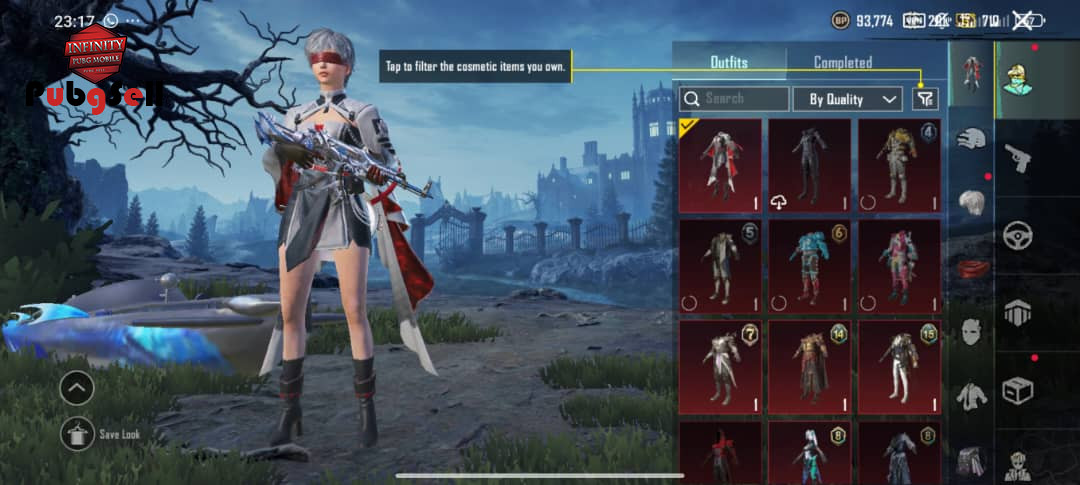Select the teal outfit with level 6 badge

pos(809,267)
